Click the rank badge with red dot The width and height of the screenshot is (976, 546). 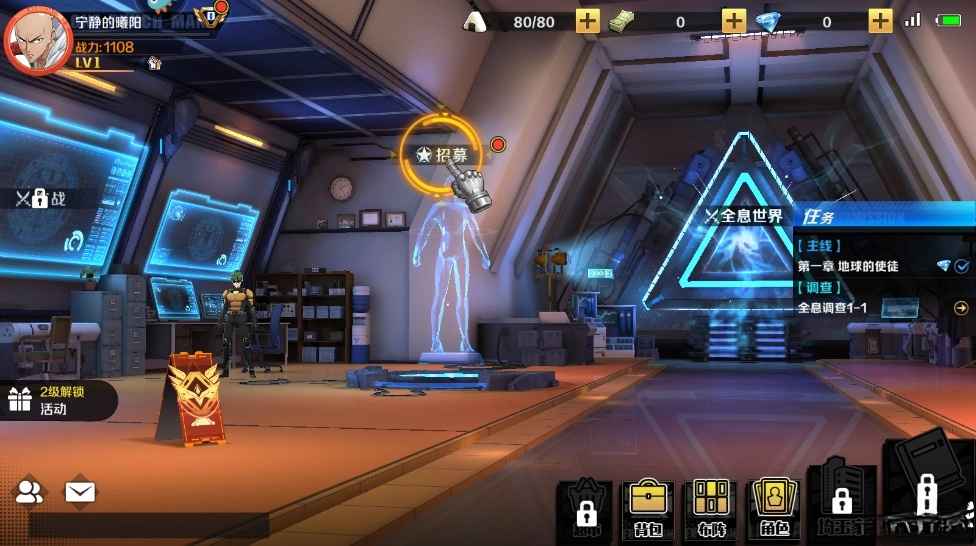pyautogui.click(x=210, y=15)
